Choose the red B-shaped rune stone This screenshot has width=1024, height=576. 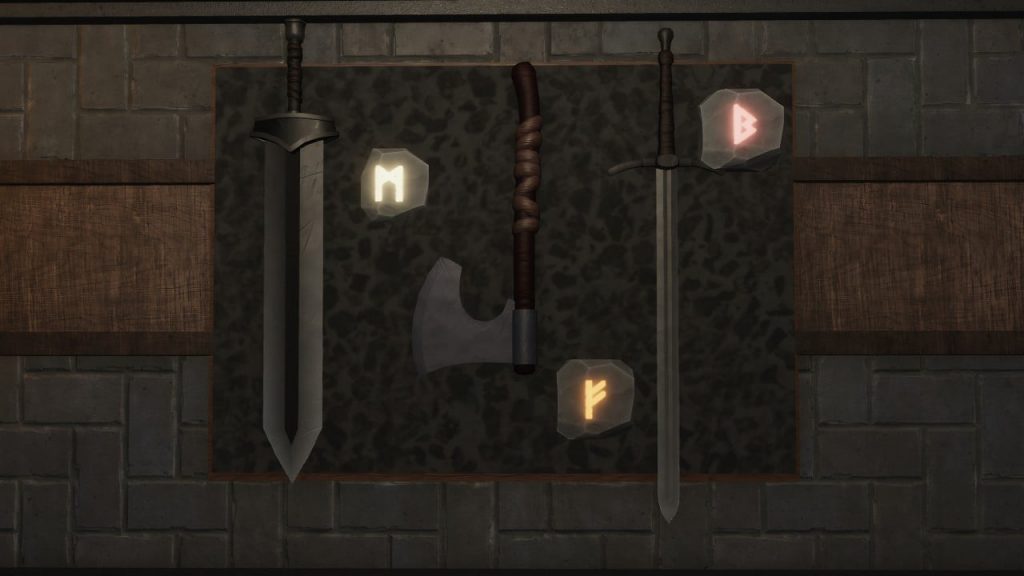pos(741,128)
